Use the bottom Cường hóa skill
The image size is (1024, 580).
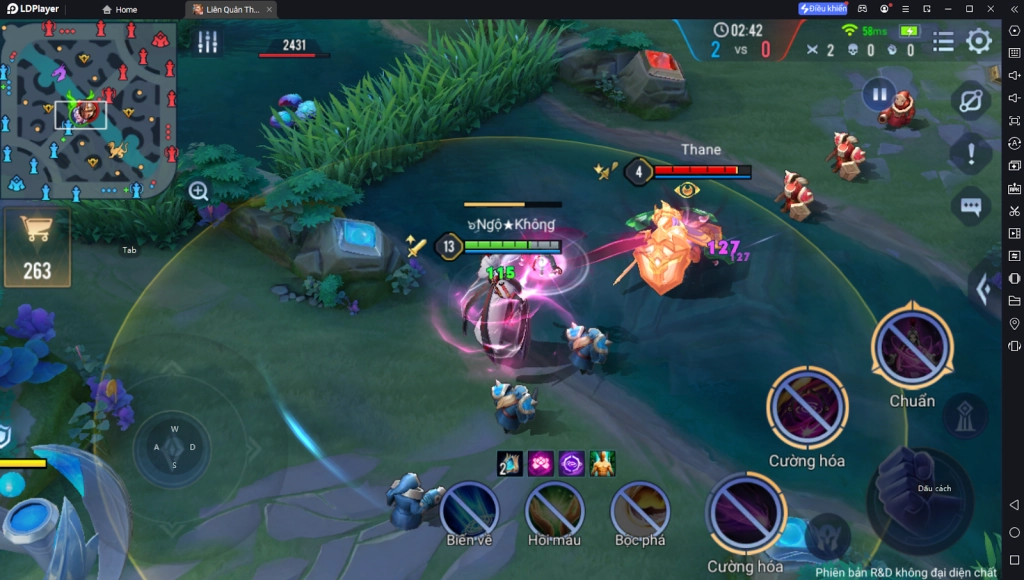(746, 513)
